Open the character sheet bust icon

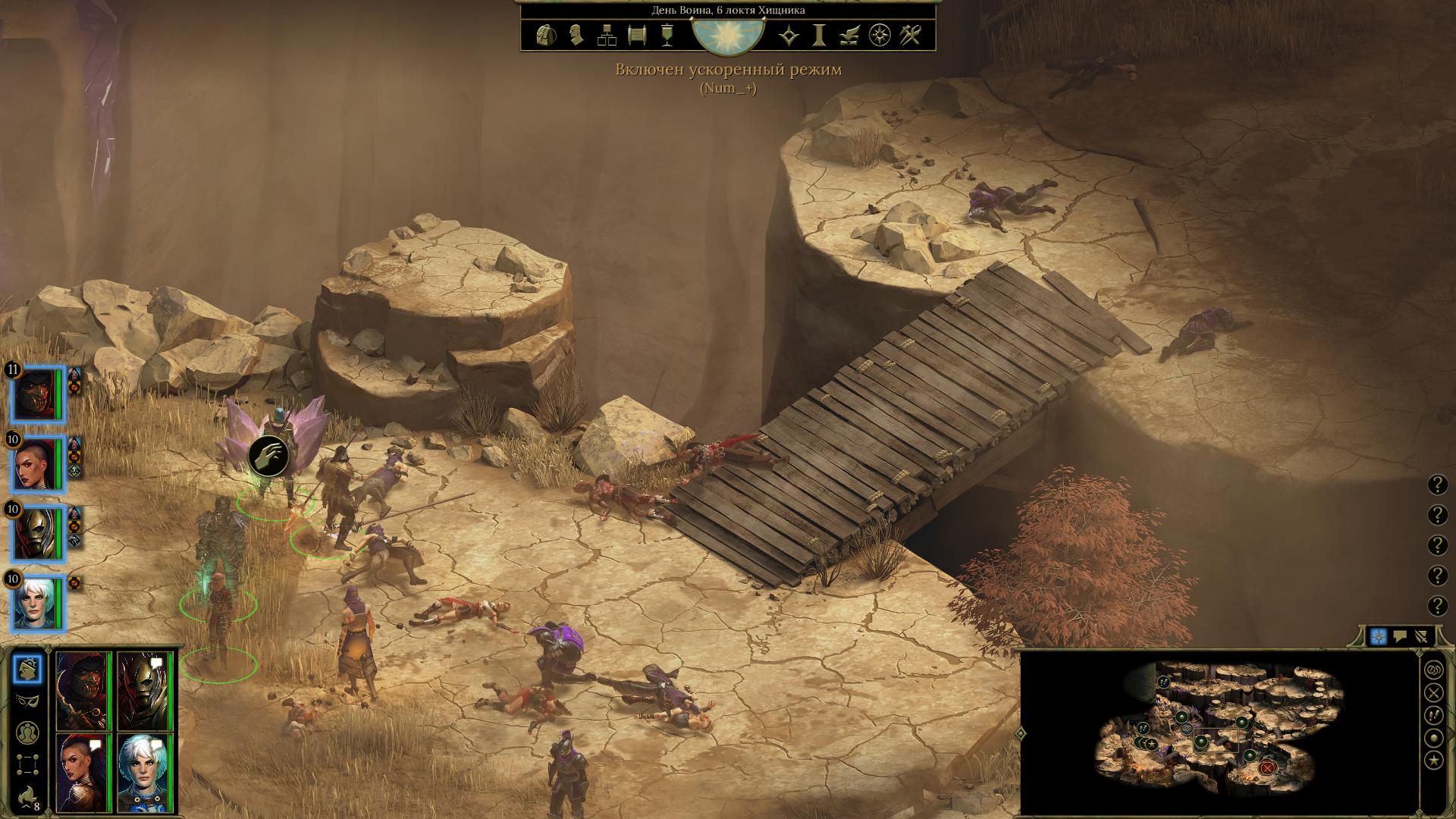(576, 35)
